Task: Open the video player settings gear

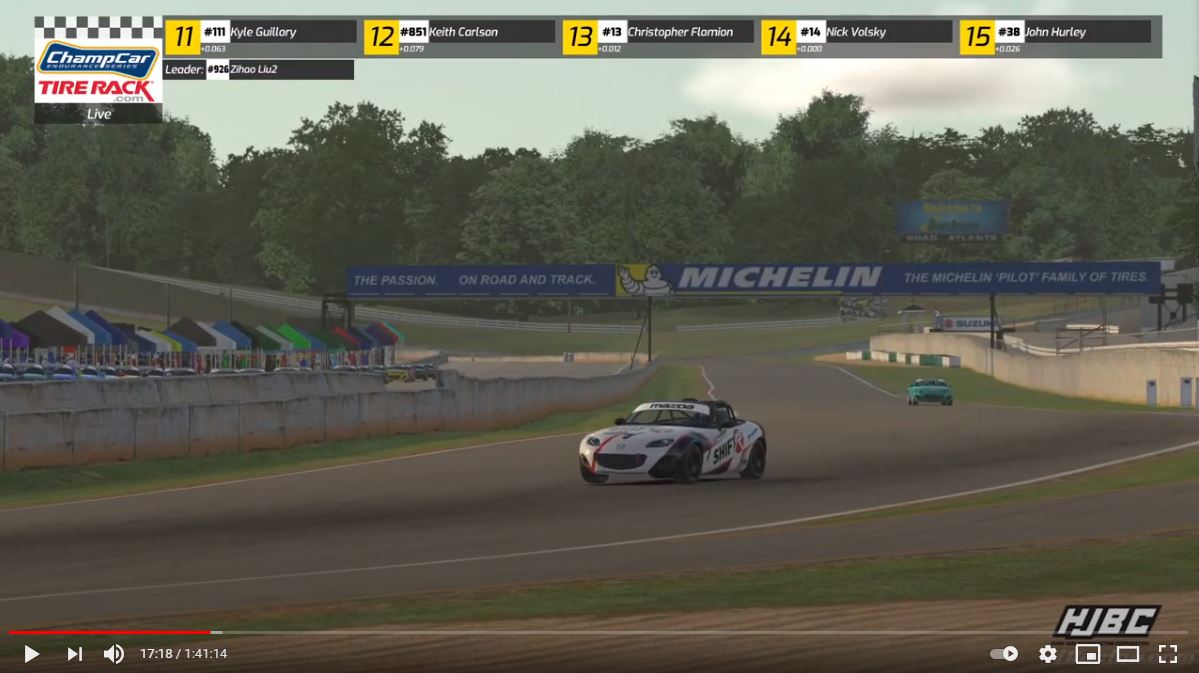Action: click(1047, 654)
